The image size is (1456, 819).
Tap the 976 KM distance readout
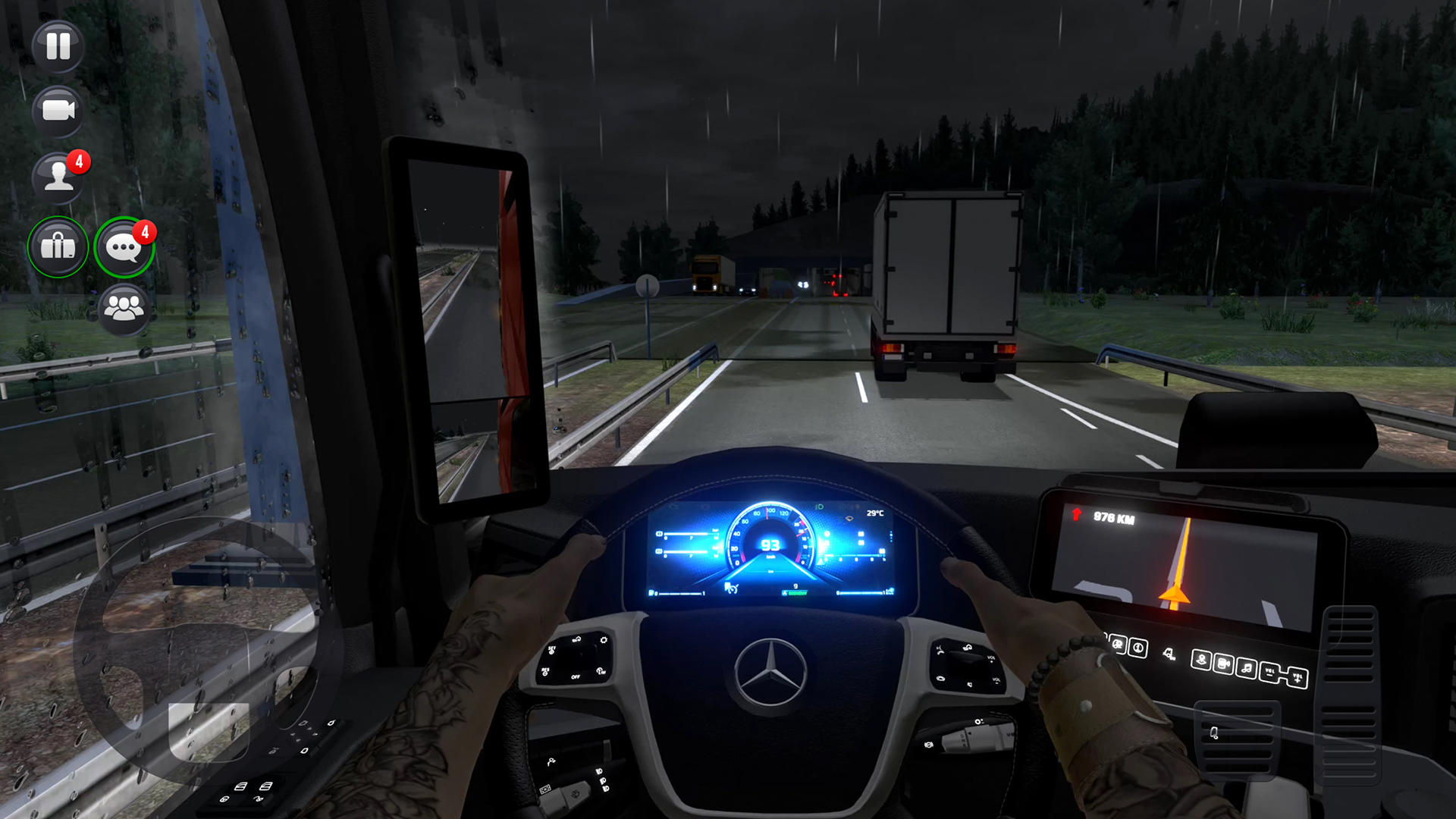point(1112,517)
